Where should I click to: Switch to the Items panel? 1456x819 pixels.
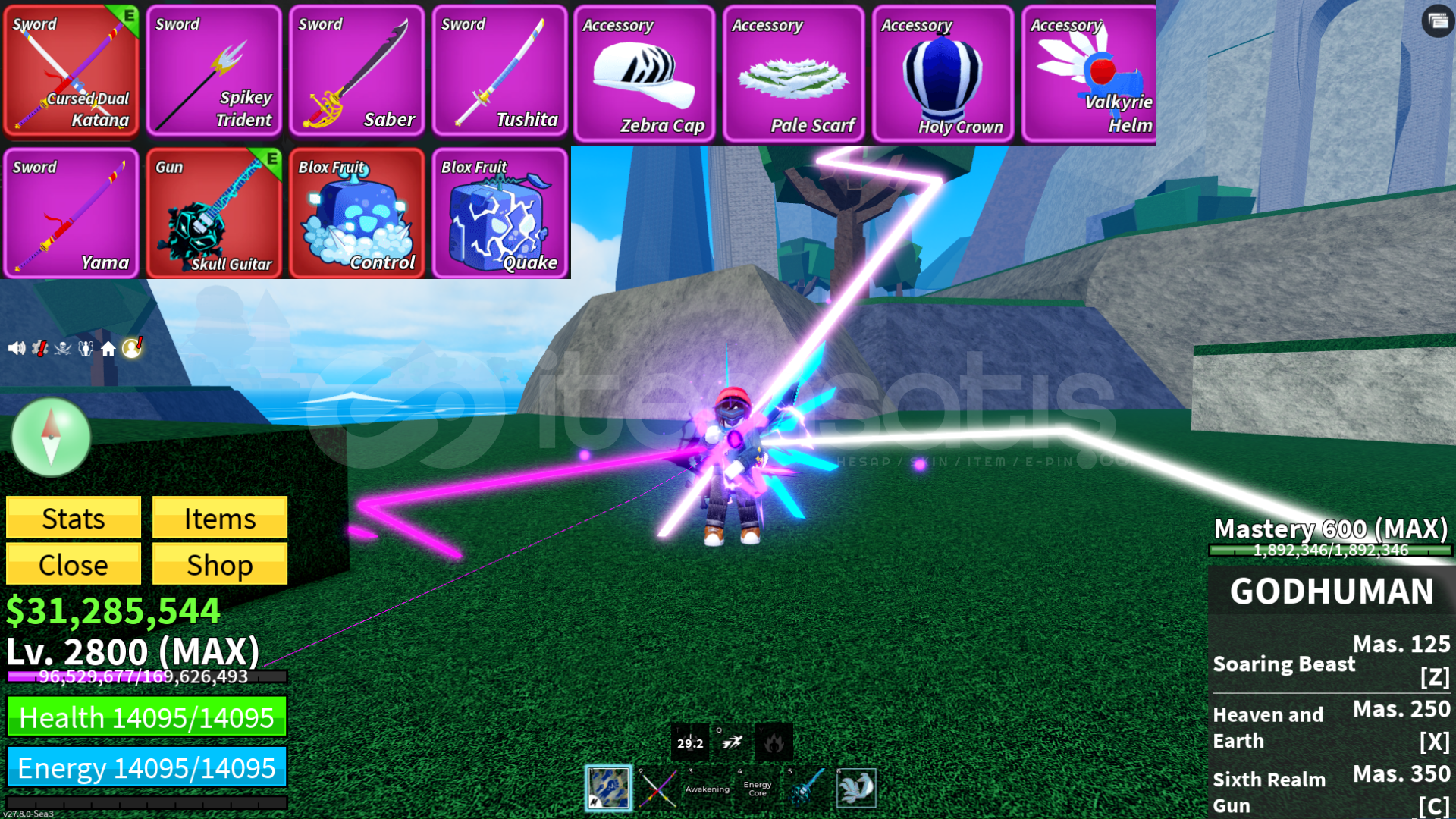tap(219, 519)
